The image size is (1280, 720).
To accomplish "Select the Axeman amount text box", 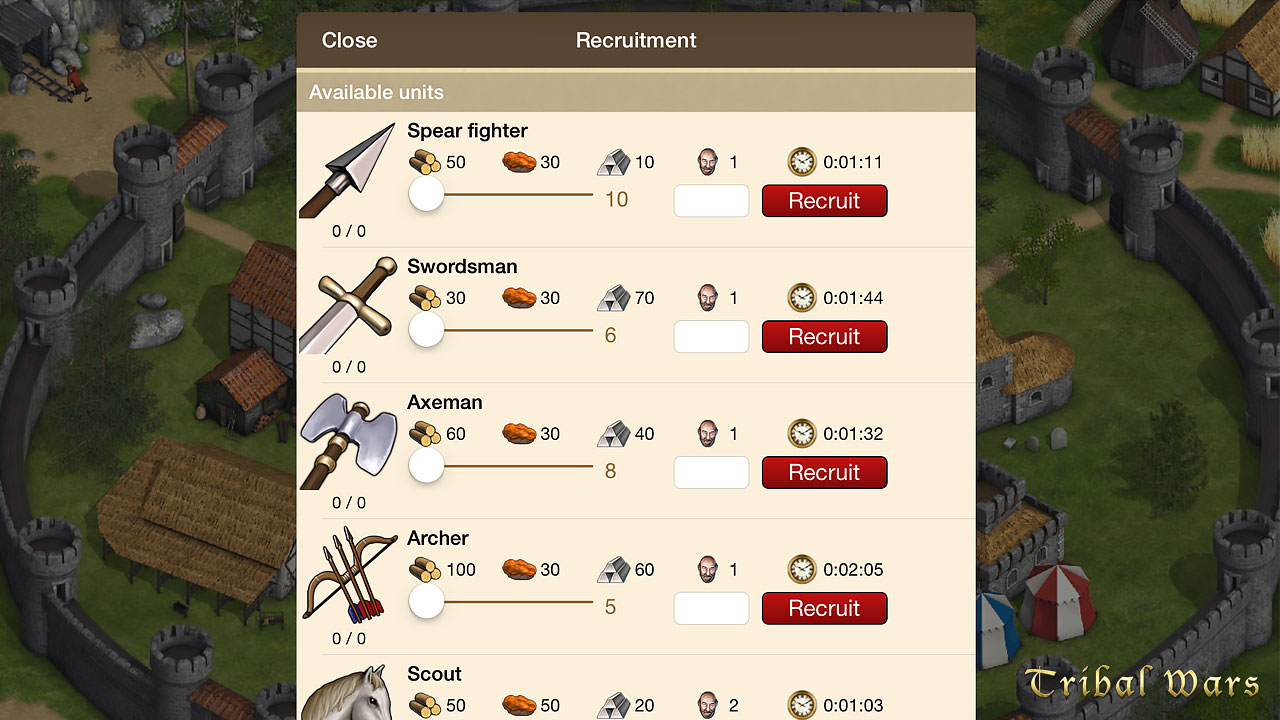I will pos(711,473).
